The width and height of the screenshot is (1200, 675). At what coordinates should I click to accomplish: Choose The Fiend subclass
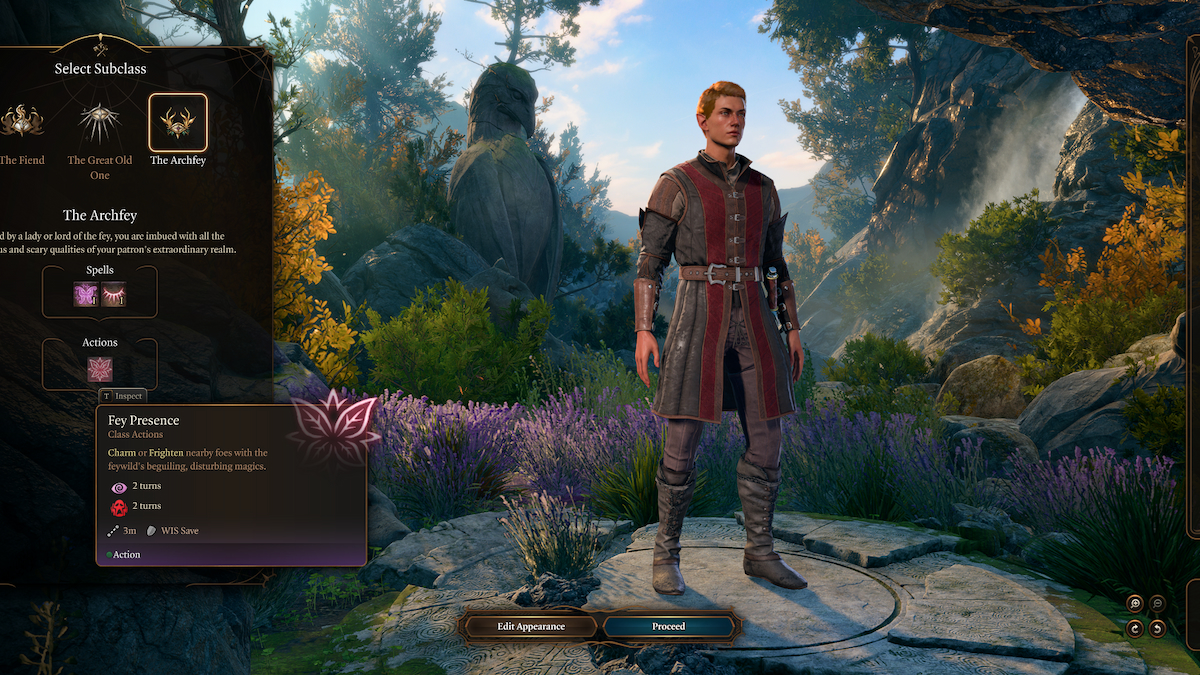coord(20,122)
